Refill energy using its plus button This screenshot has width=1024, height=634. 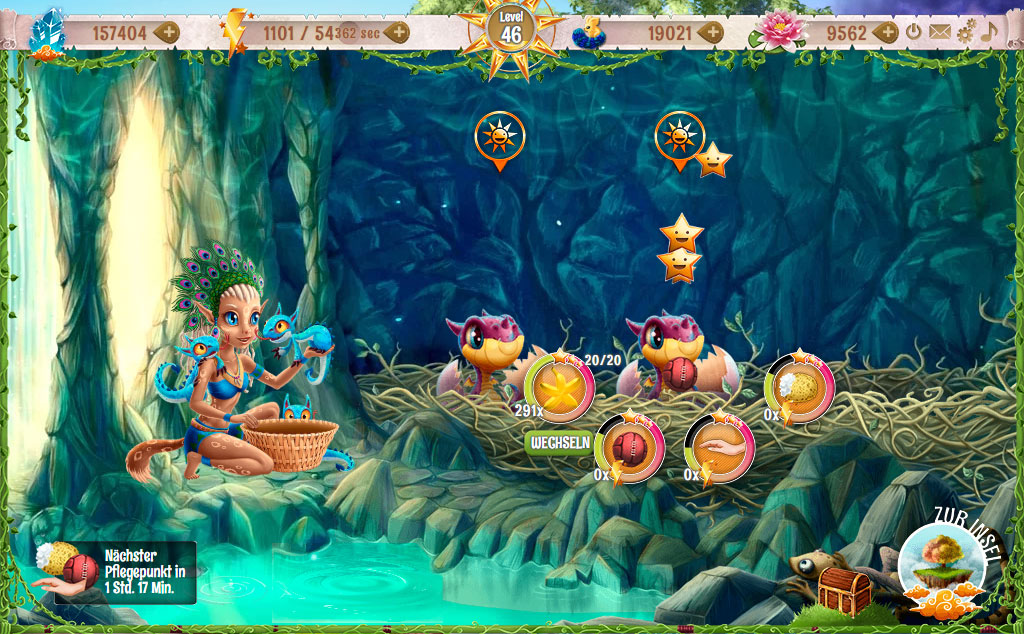pyautogui.click(x=398, y=32)
